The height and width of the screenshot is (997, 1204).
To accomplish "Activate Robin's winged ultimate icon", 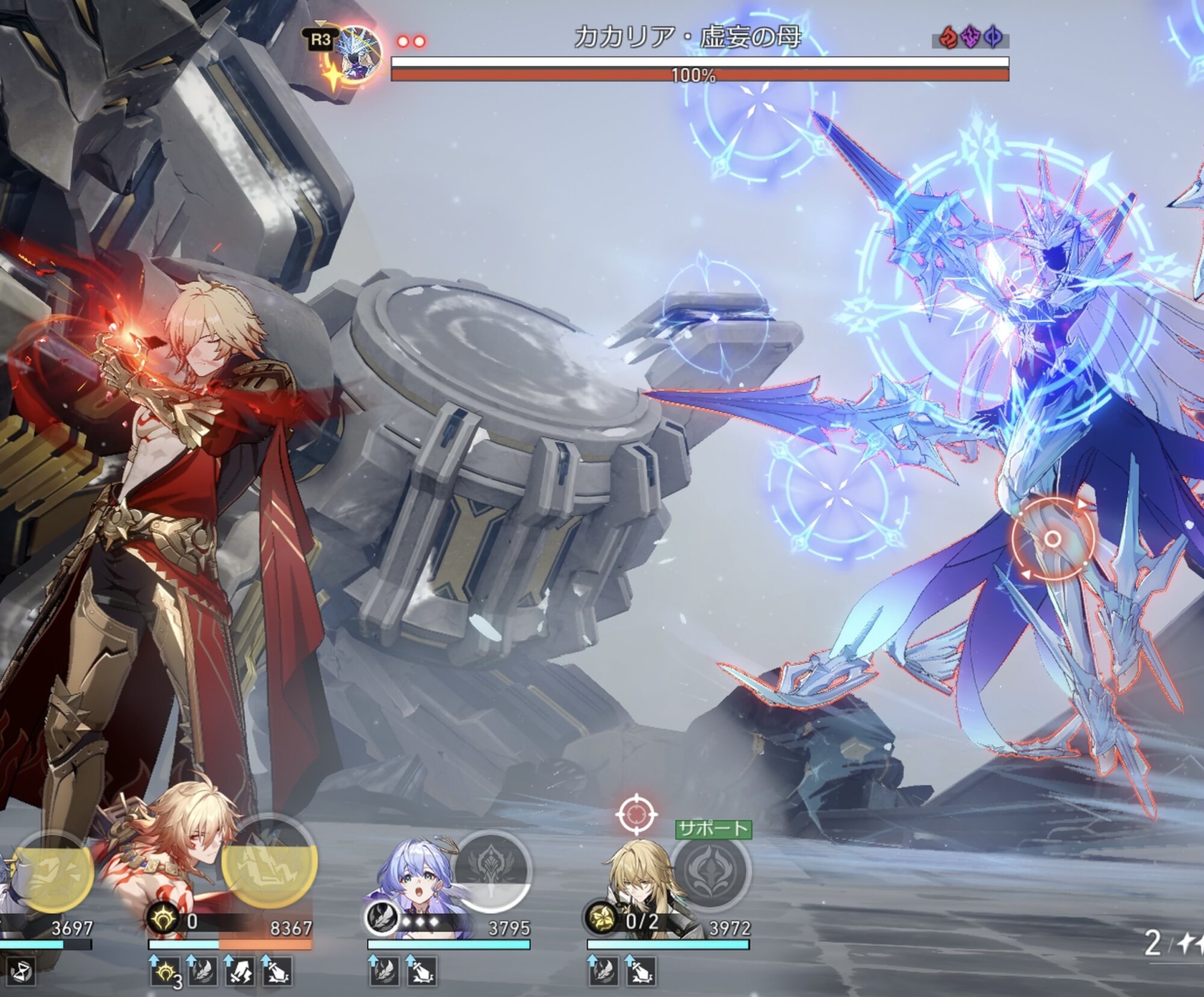I will [x=492, y=870].
